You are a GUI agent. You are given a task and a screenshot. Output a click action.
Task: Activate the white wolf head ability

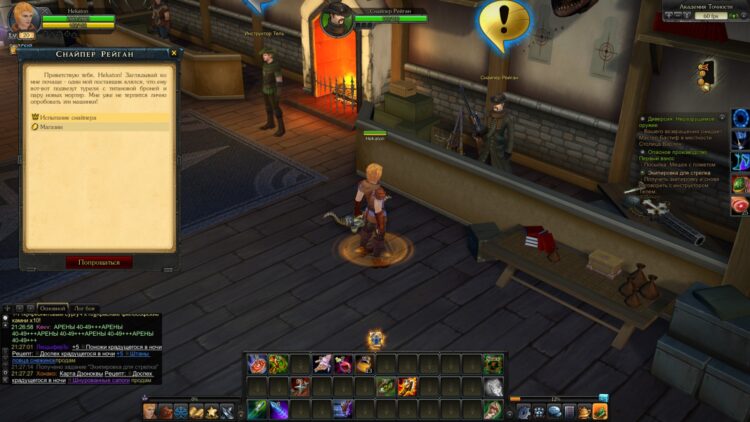[493, 387]
